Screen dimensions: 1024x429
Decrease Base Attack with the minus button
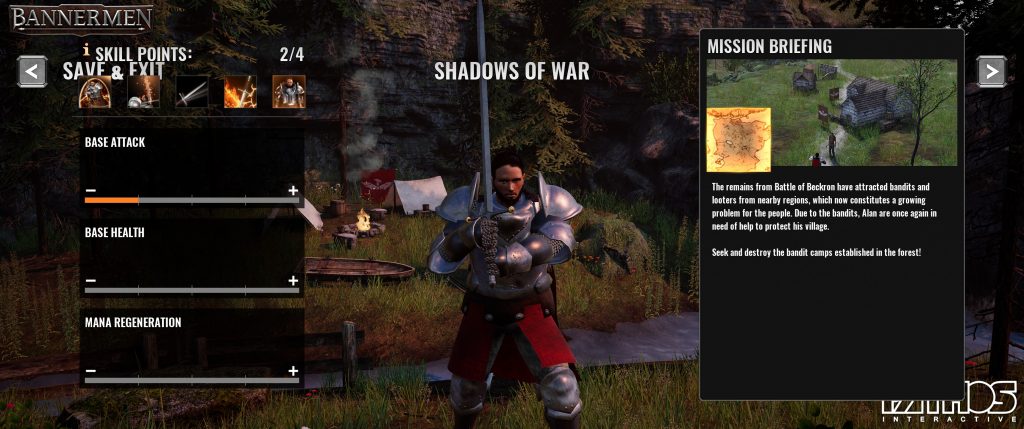coord(91,190)
